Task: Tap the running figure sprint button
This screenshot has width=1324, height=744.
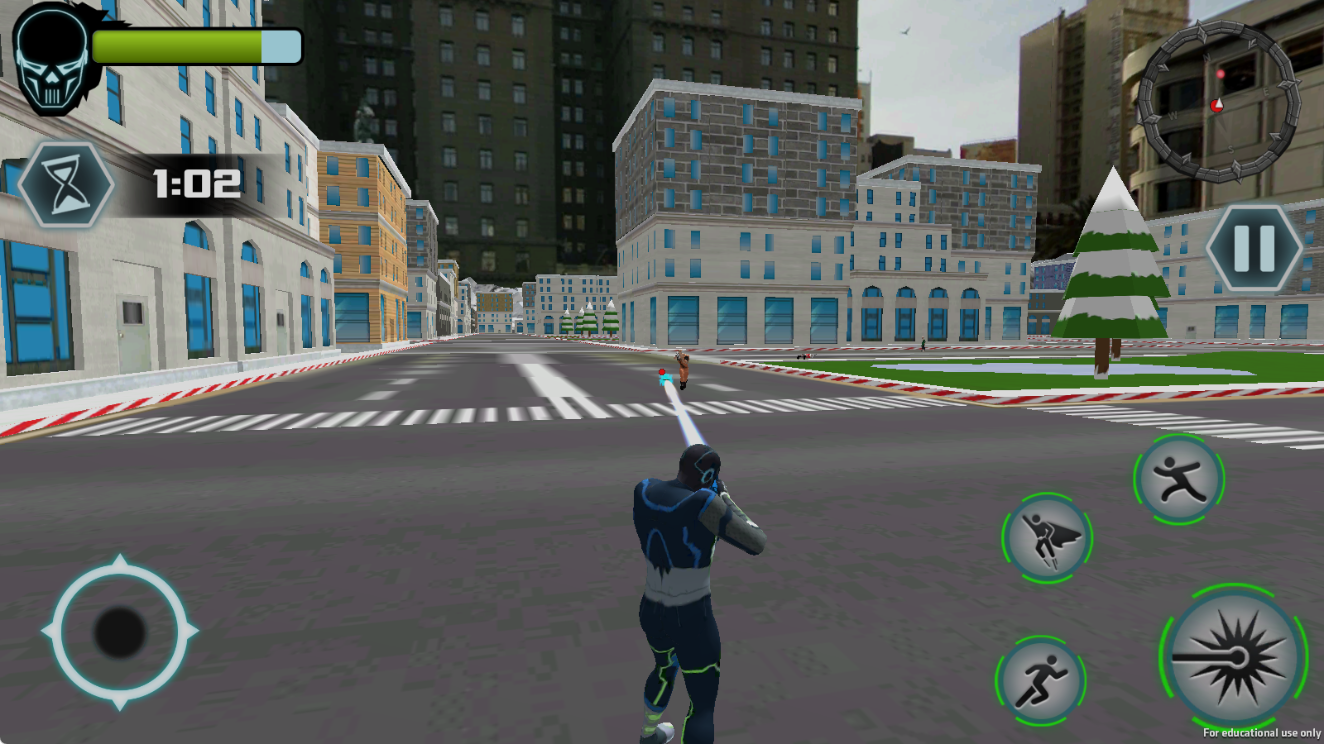Action: (x=1040, y=680)
